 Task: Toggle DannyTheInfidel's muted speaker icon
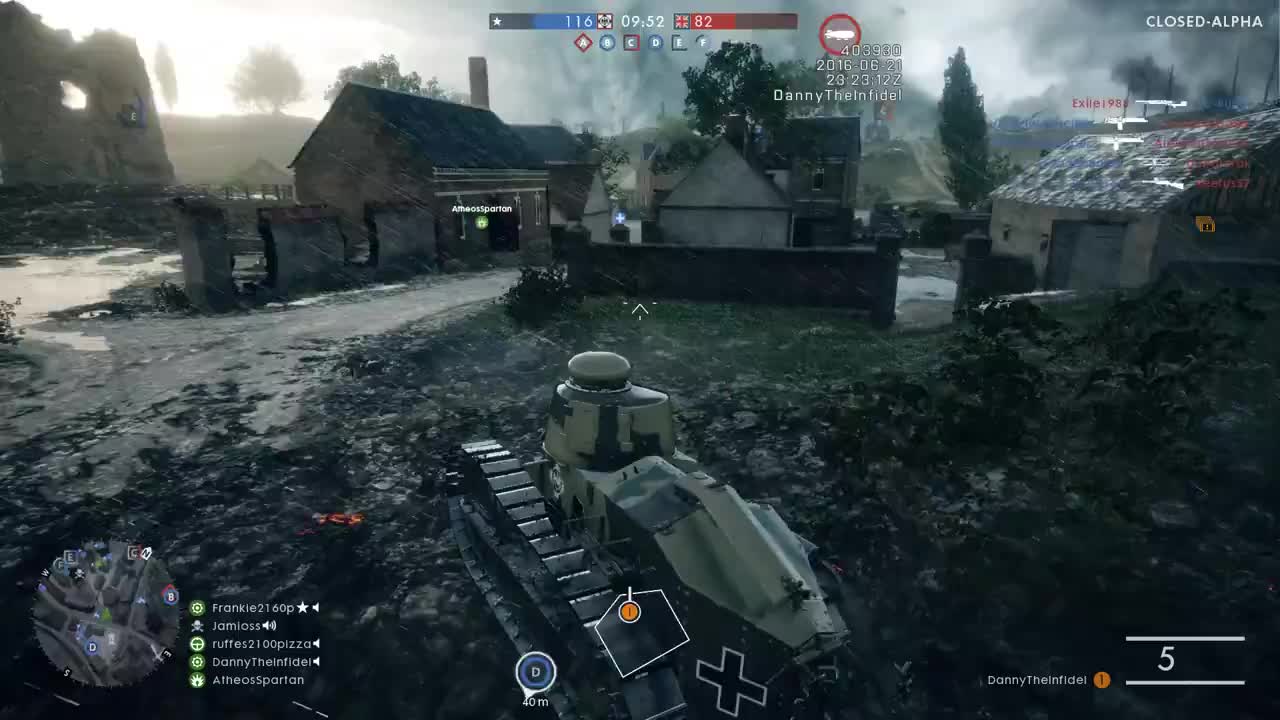[x=315, y=662]
